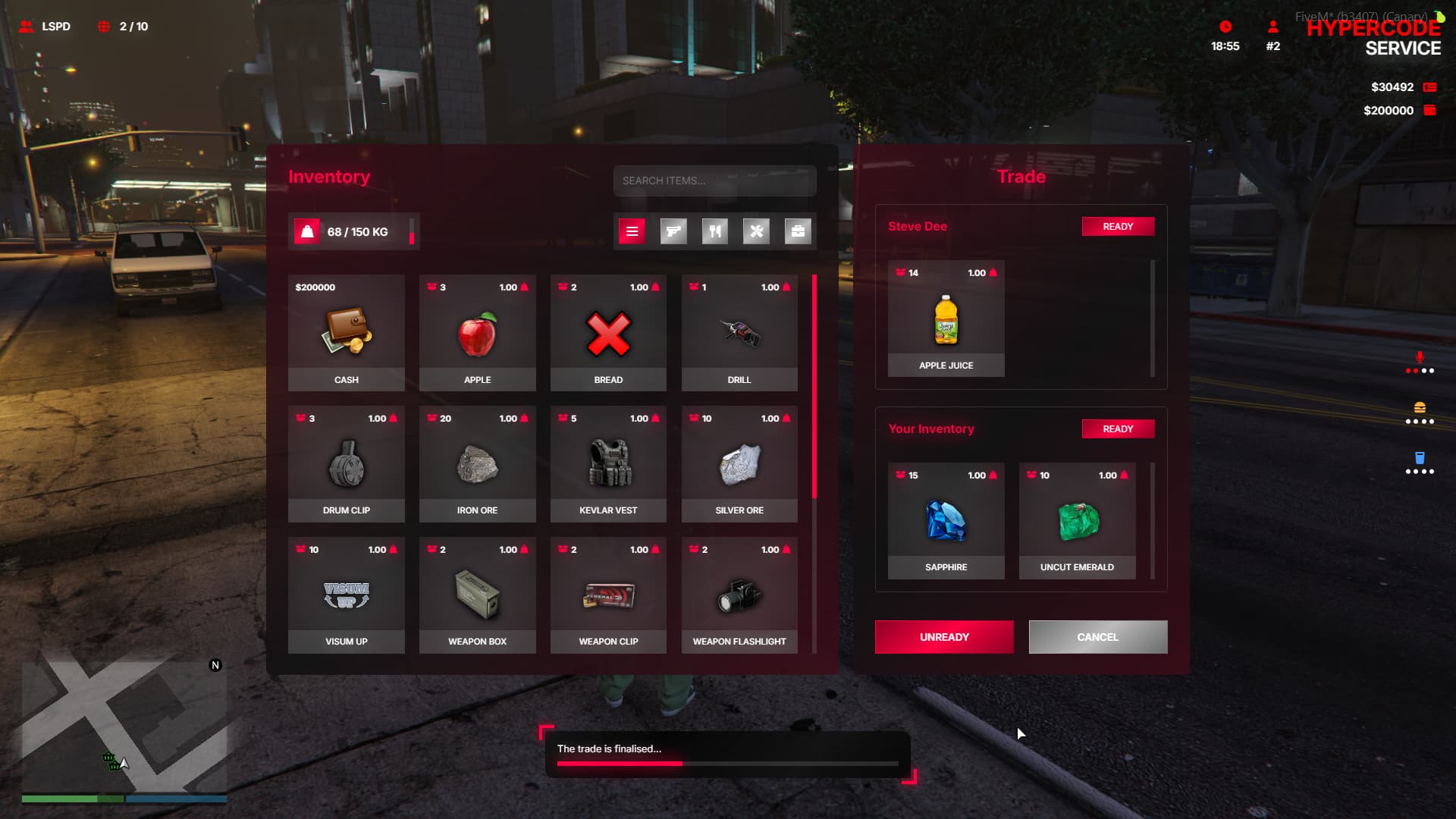
Task: Toggle Steve Dee's READY status
Action: click(x=1118, y=226)
